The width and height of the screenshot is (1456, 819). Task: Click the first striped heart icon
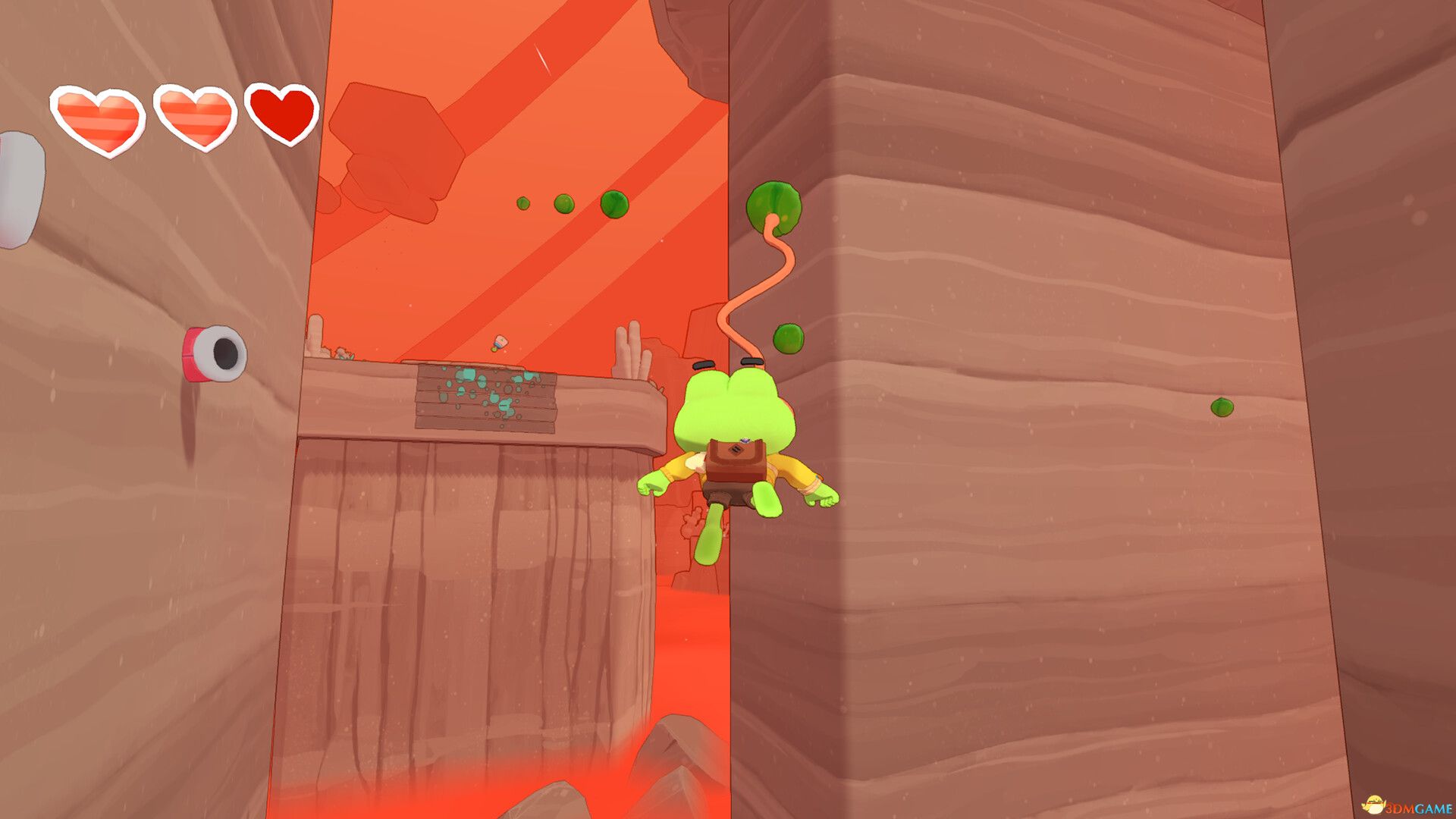99,115
